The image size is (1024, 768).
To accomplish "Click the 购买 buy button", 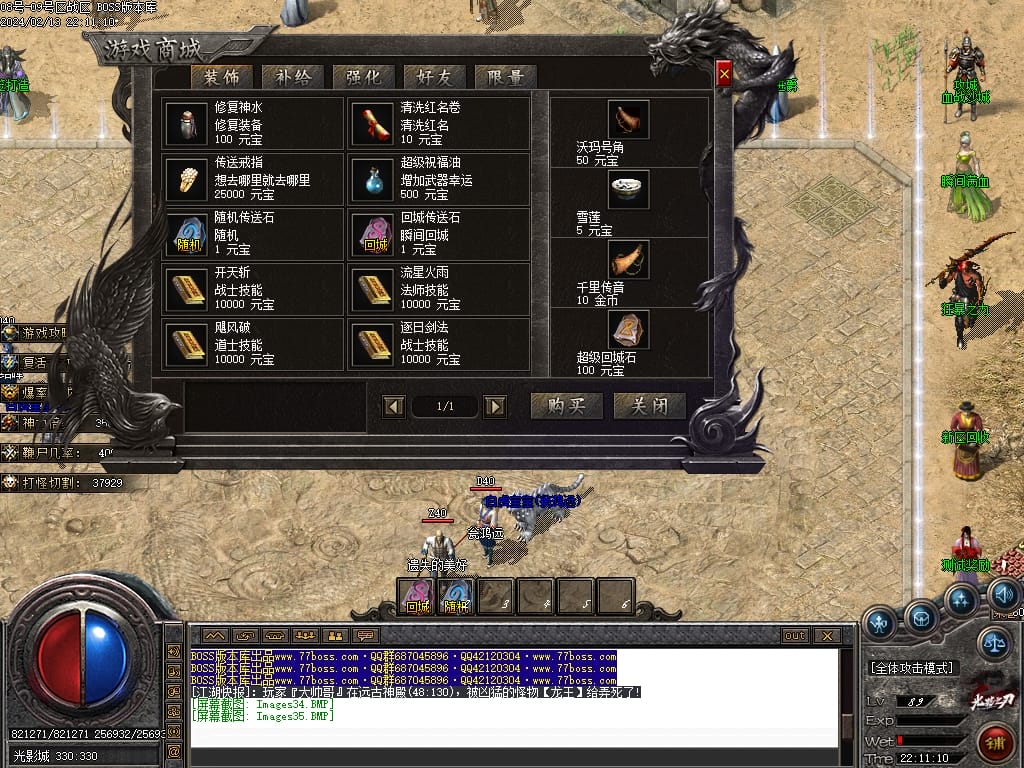I will [566, 405].
